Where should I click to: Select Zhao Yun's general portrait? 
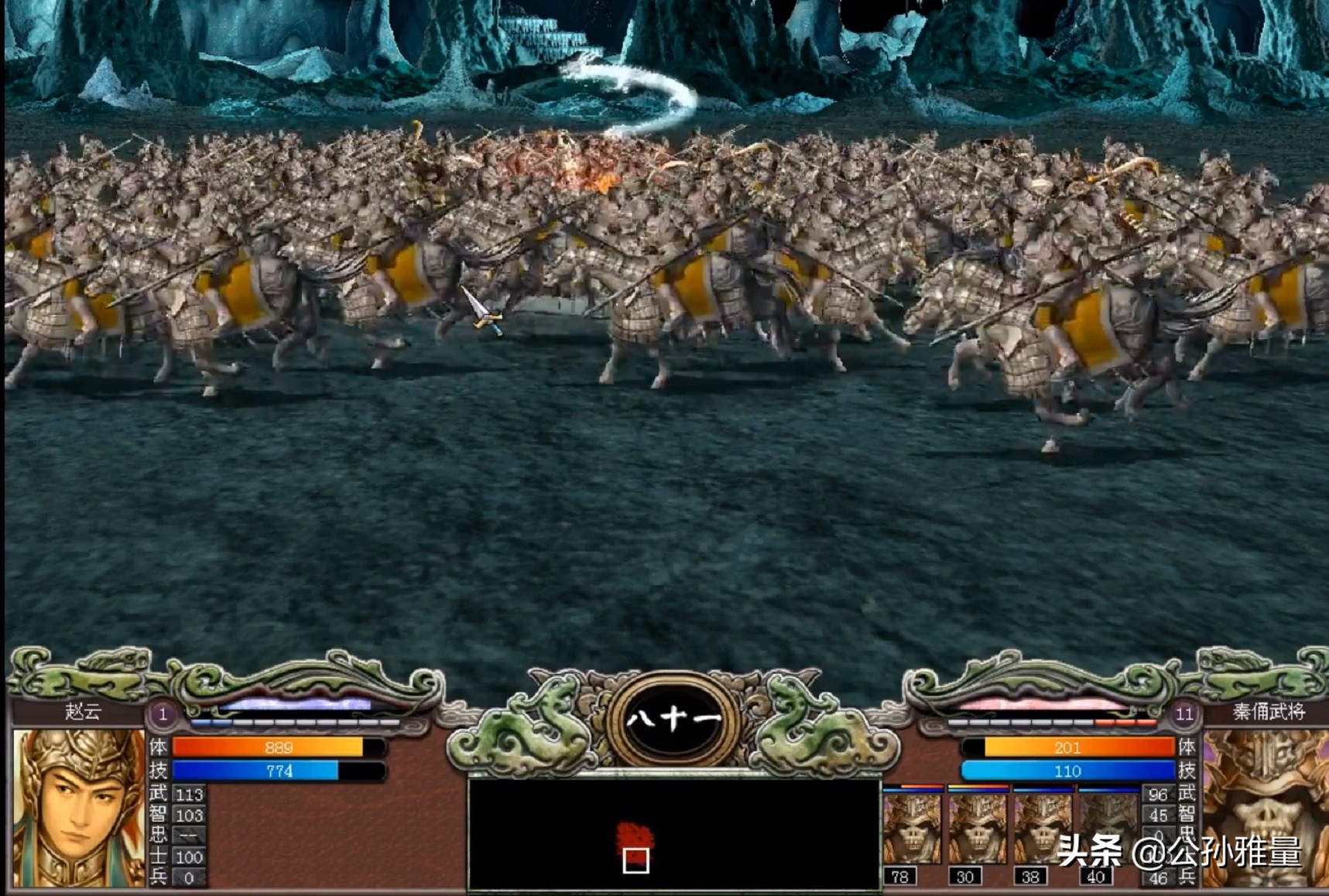(77, 807)
